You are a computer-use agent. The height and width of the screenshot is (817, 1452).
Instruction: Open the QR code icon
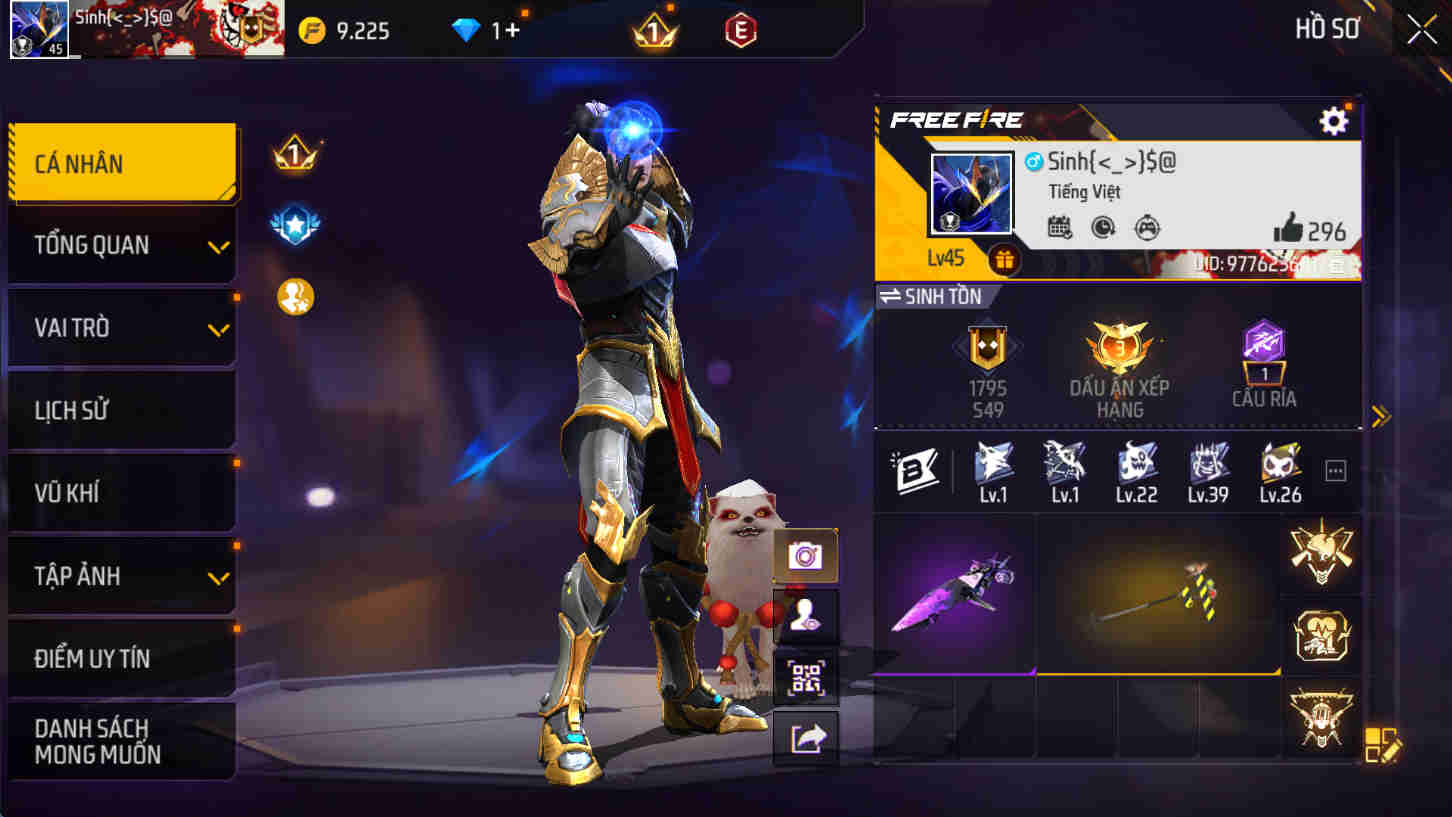point(806,676)
